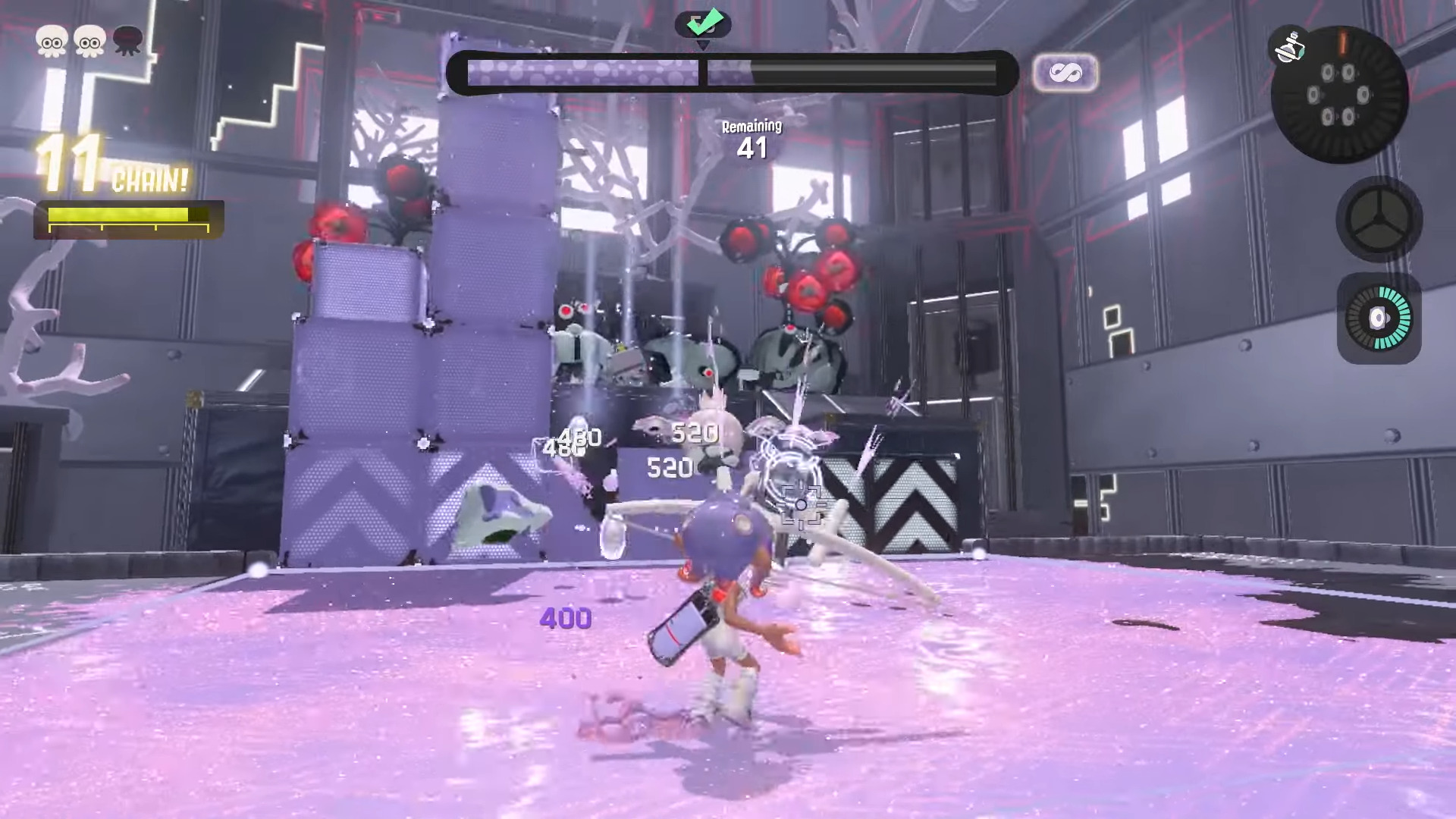Open the color chip flask icon

pyautogui.click(x=1289, y=47)
